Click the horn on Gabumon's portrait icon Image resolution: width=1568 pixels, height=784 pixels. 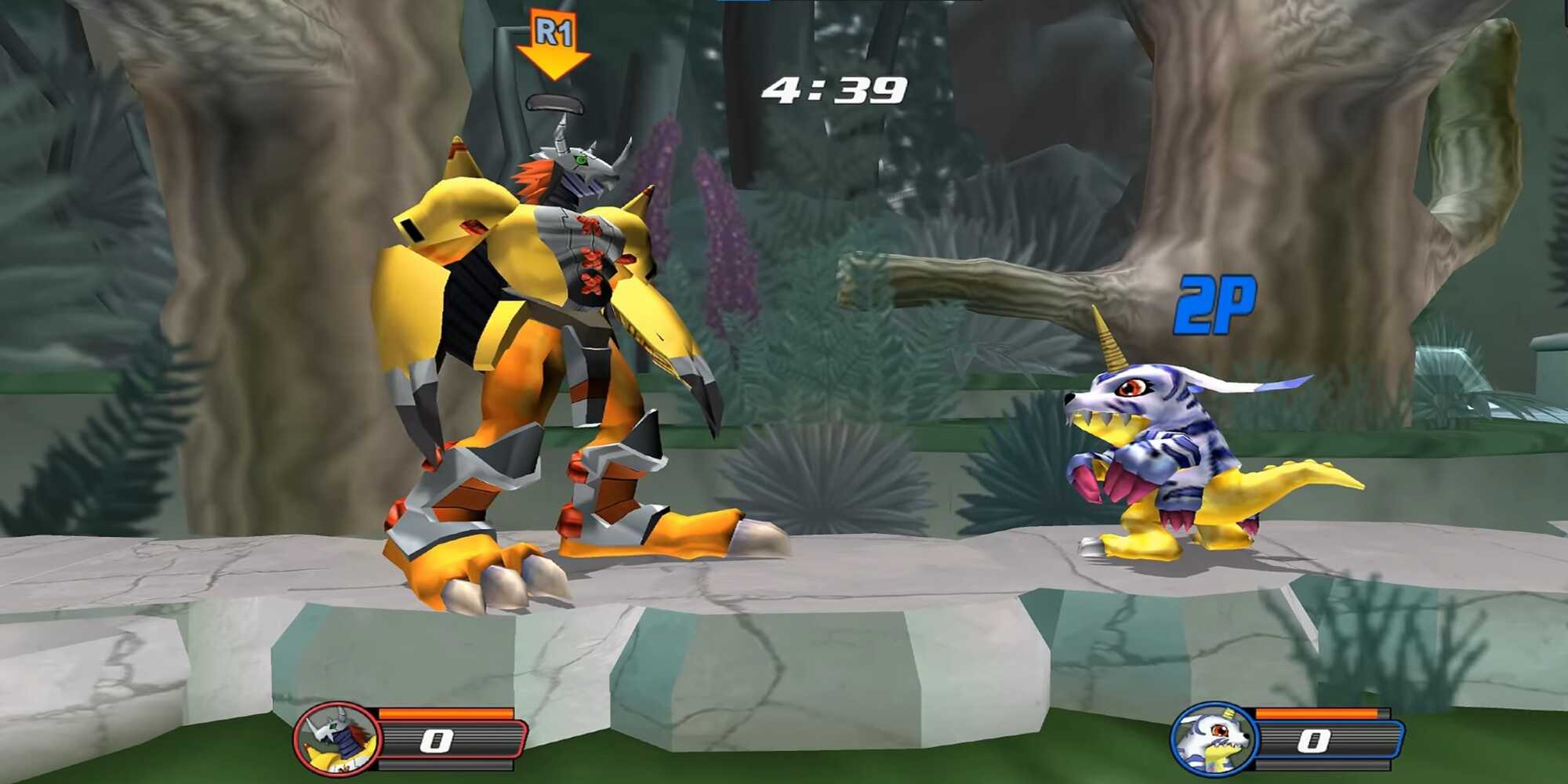tap(1229, 713)
